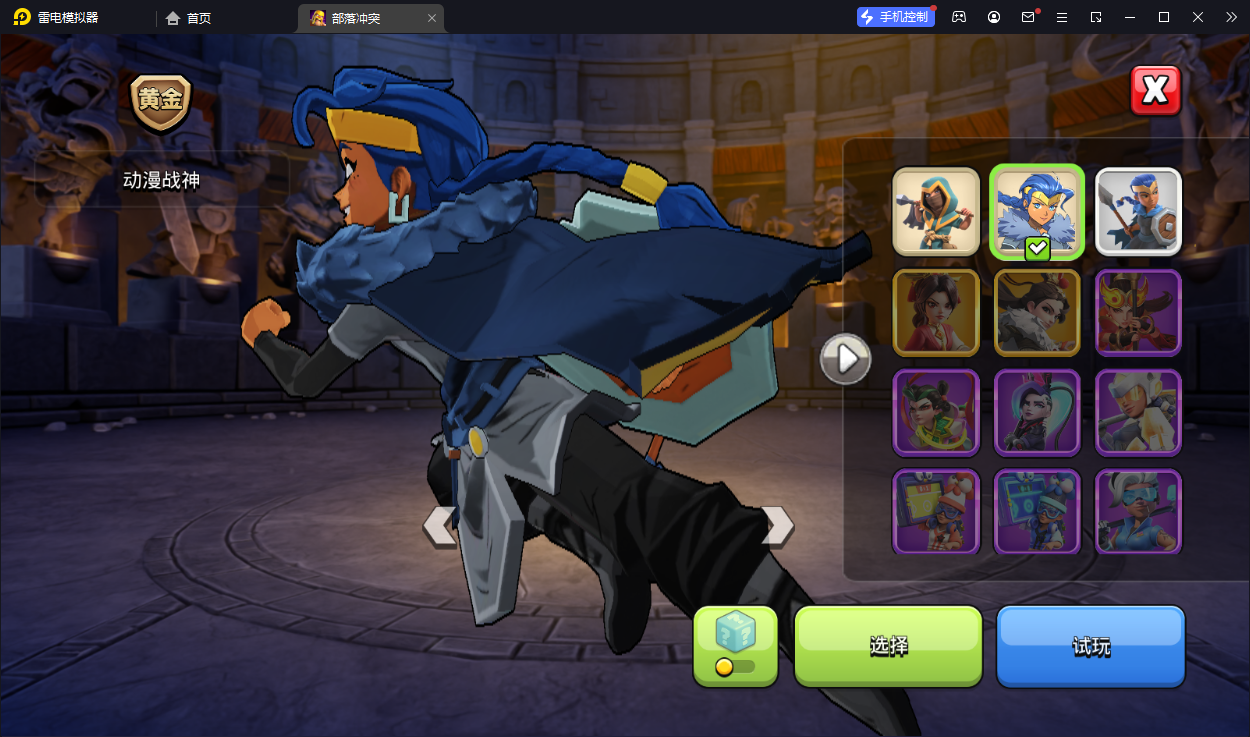Toggle the random skin cube button
The width and height of the screenshot is (1250, 737).
pos(735,646)
